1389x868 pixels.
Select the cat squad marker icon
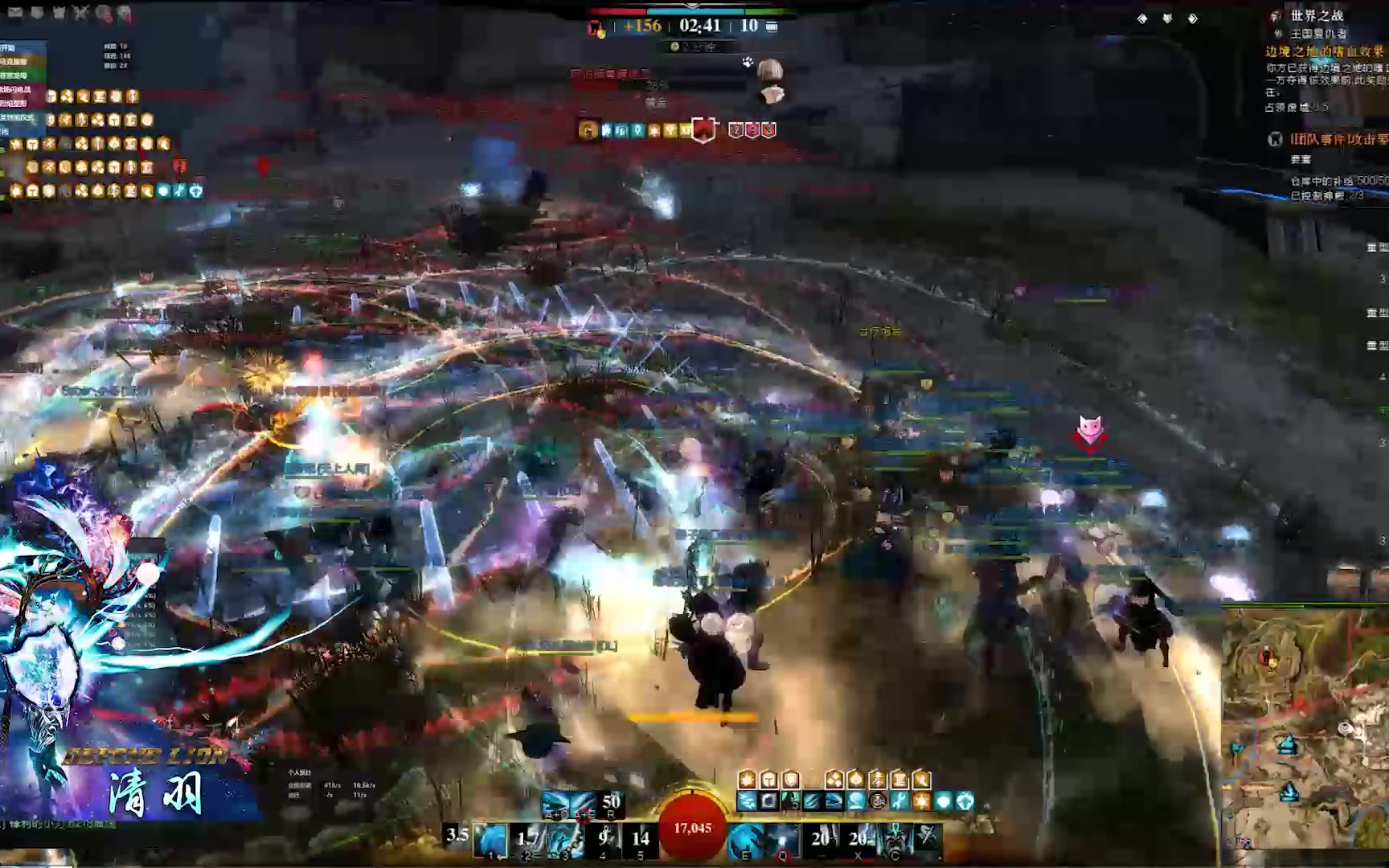(x=1089, y=428)
